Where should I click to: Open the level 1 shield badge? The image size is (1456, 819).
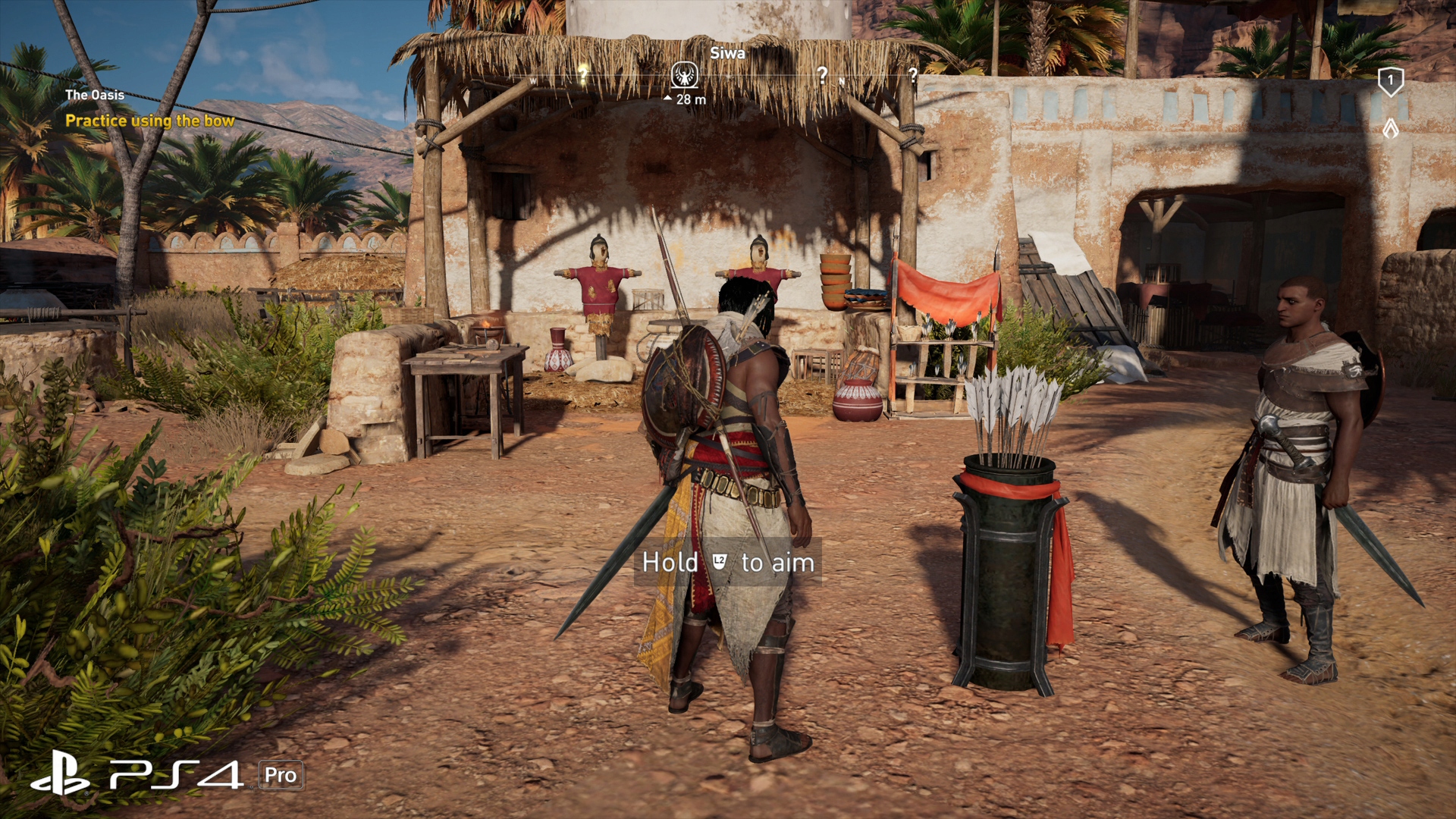pyautogui.click(x=1390, y=81)
